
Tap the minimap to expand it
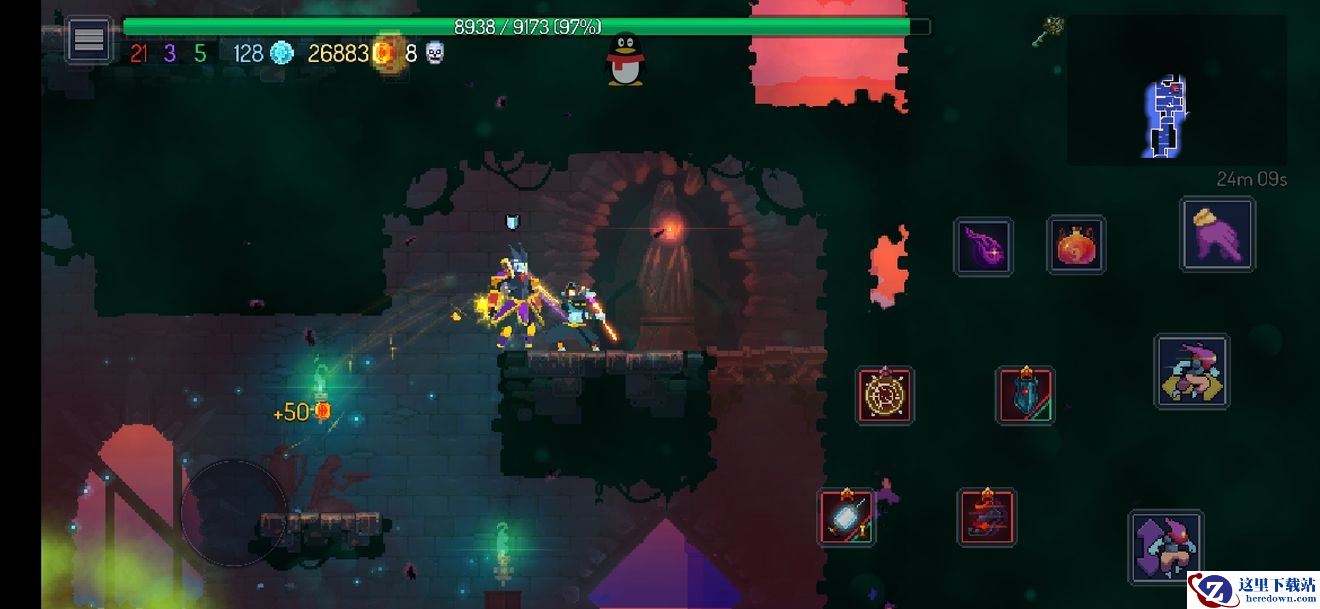pyautogui.click(x=1176, y=90)
